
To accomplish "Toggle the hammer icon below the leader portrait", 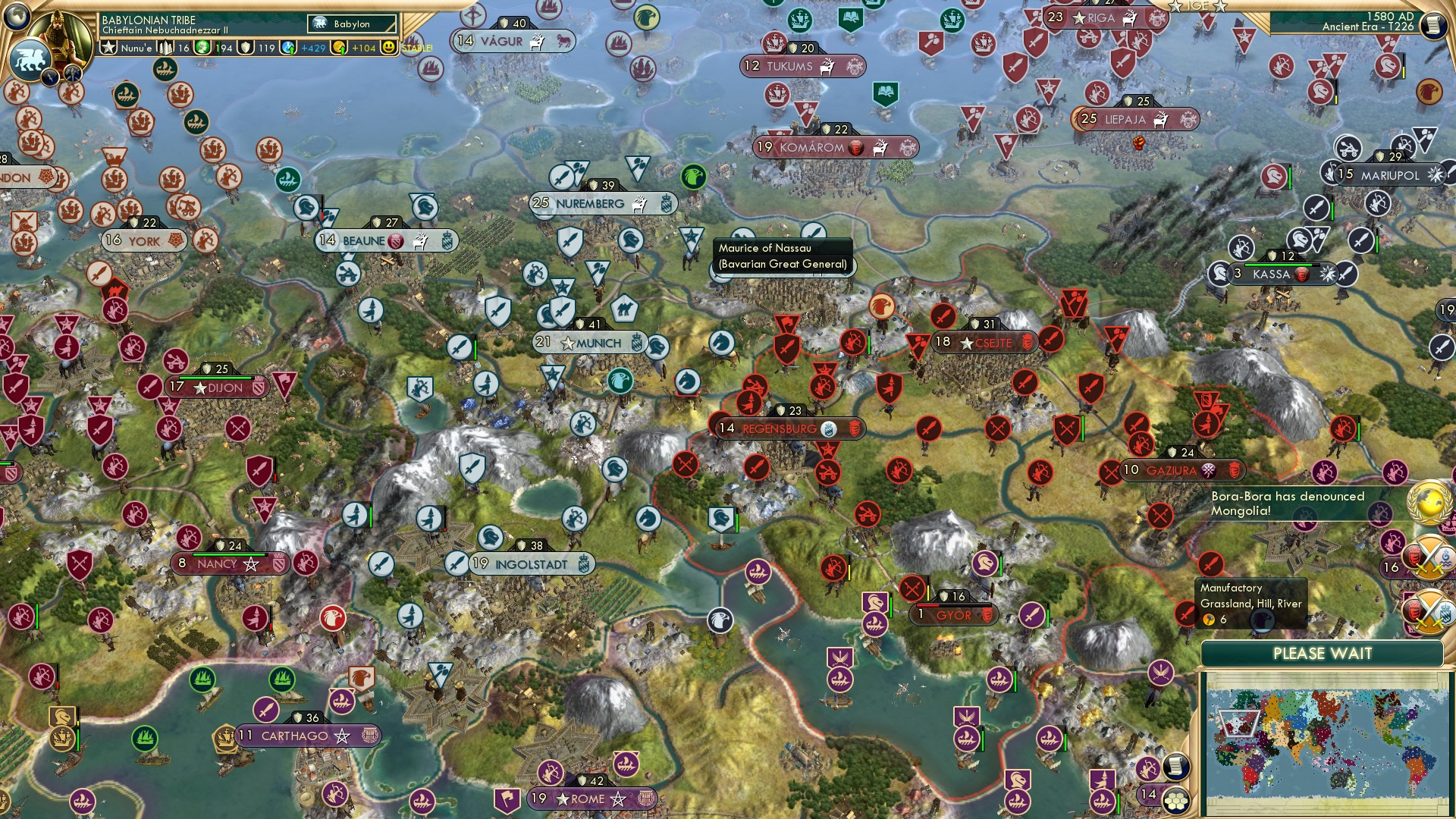I will point(73,74).
